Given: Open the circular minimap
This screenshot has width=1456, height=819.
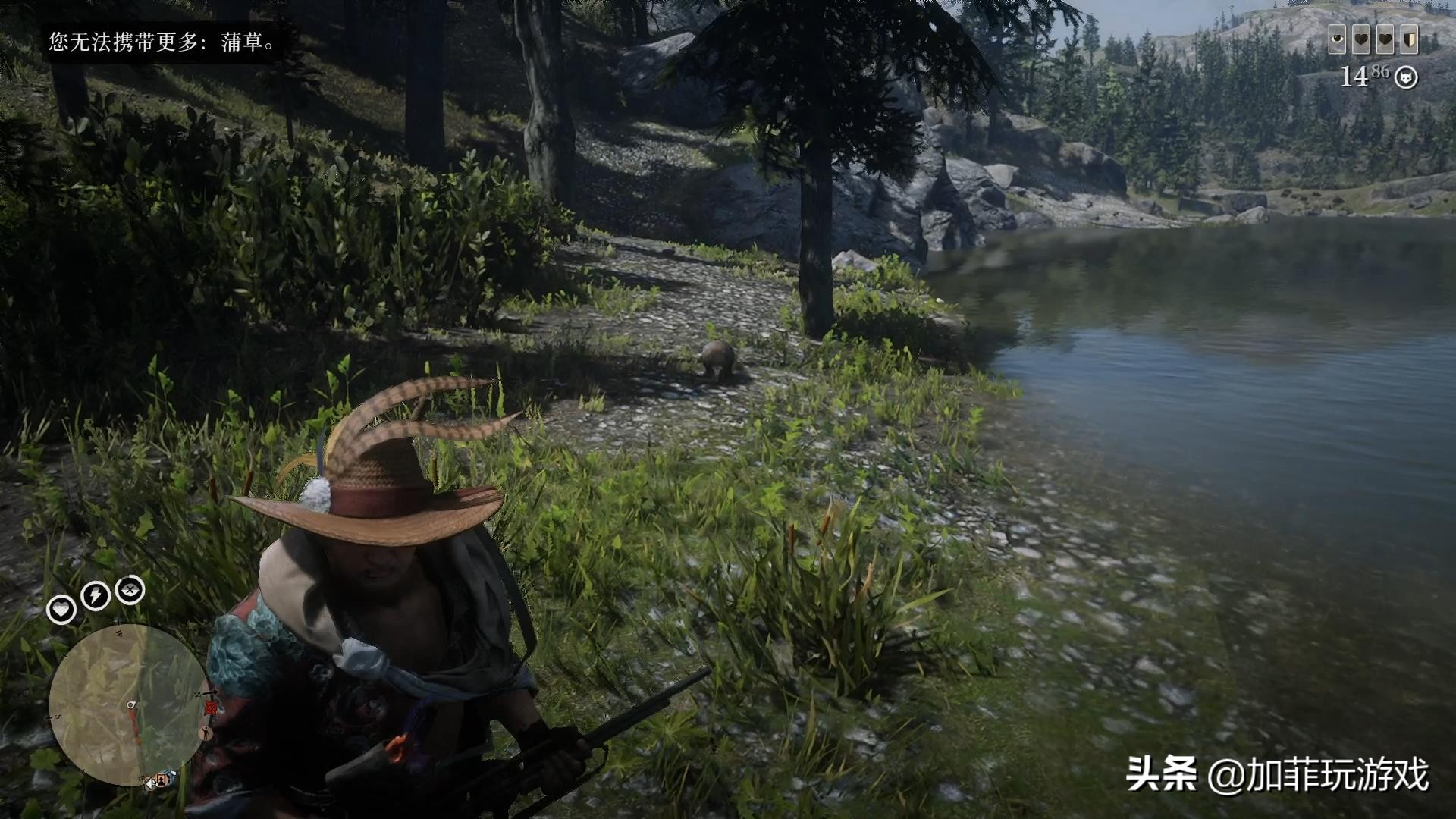Looking at the screenshot, I should 126,705.
